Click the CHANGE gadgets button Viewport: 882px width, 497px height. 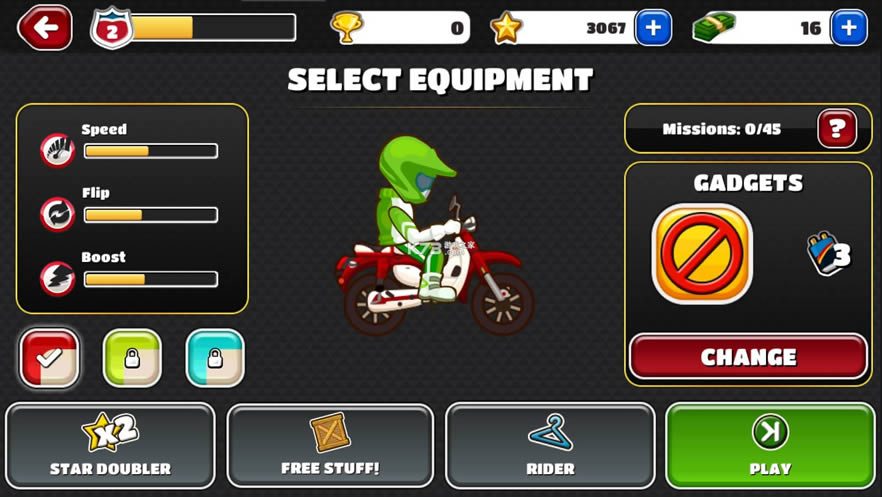click(748, 357)
